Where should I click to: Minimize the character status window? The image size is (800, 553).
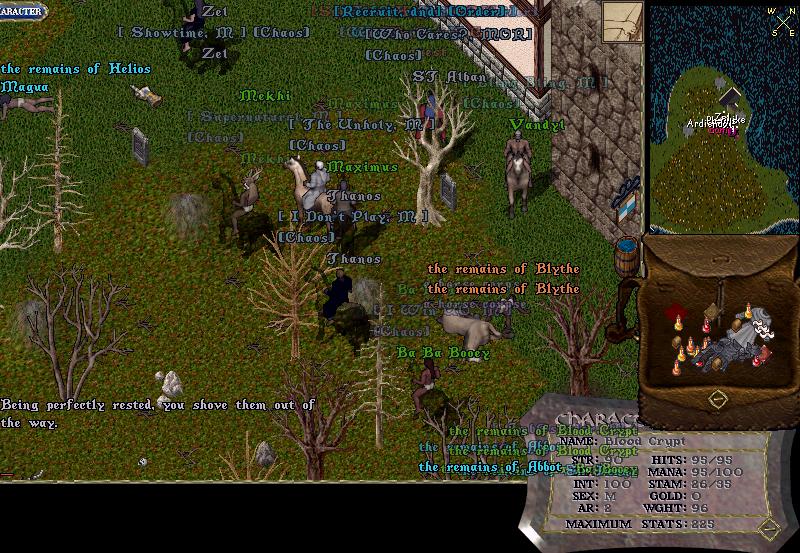767,527
